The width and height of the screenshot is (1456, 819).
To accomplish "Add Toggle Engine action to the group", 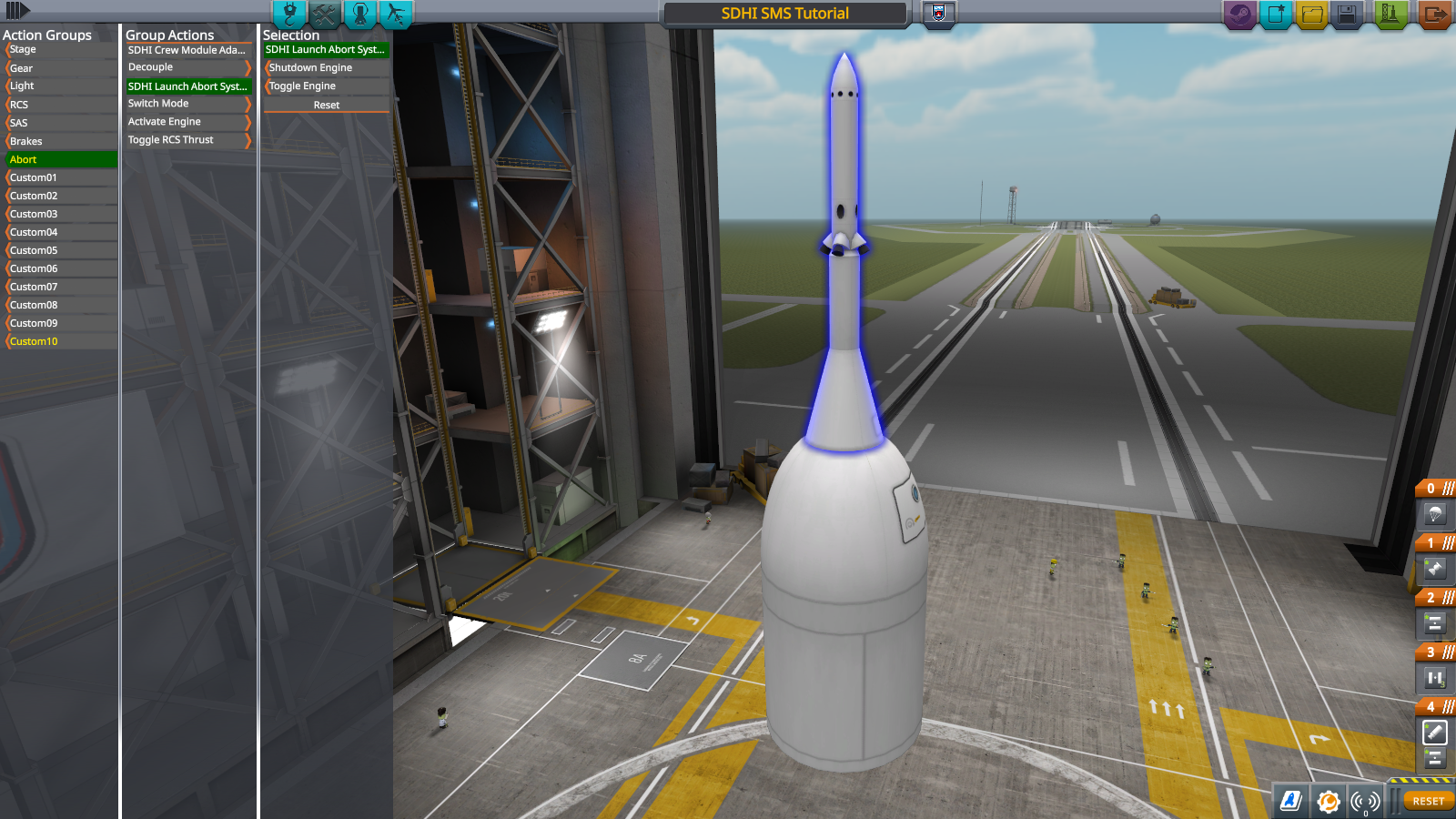I will click(325, 86).
